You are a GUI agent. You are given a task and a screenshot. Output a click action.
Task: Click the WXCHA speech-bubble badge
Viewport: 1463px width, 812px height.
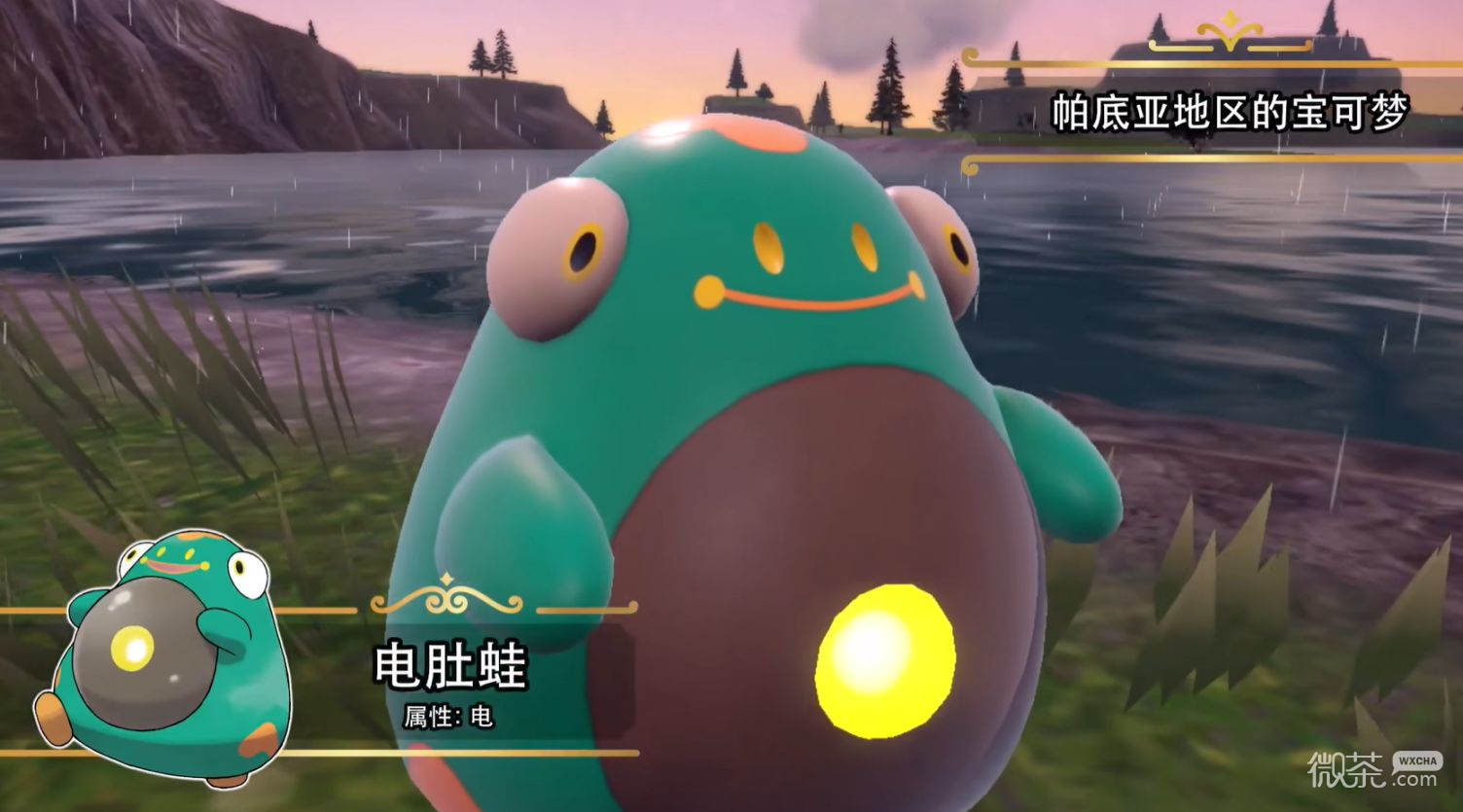point(1416,761)
